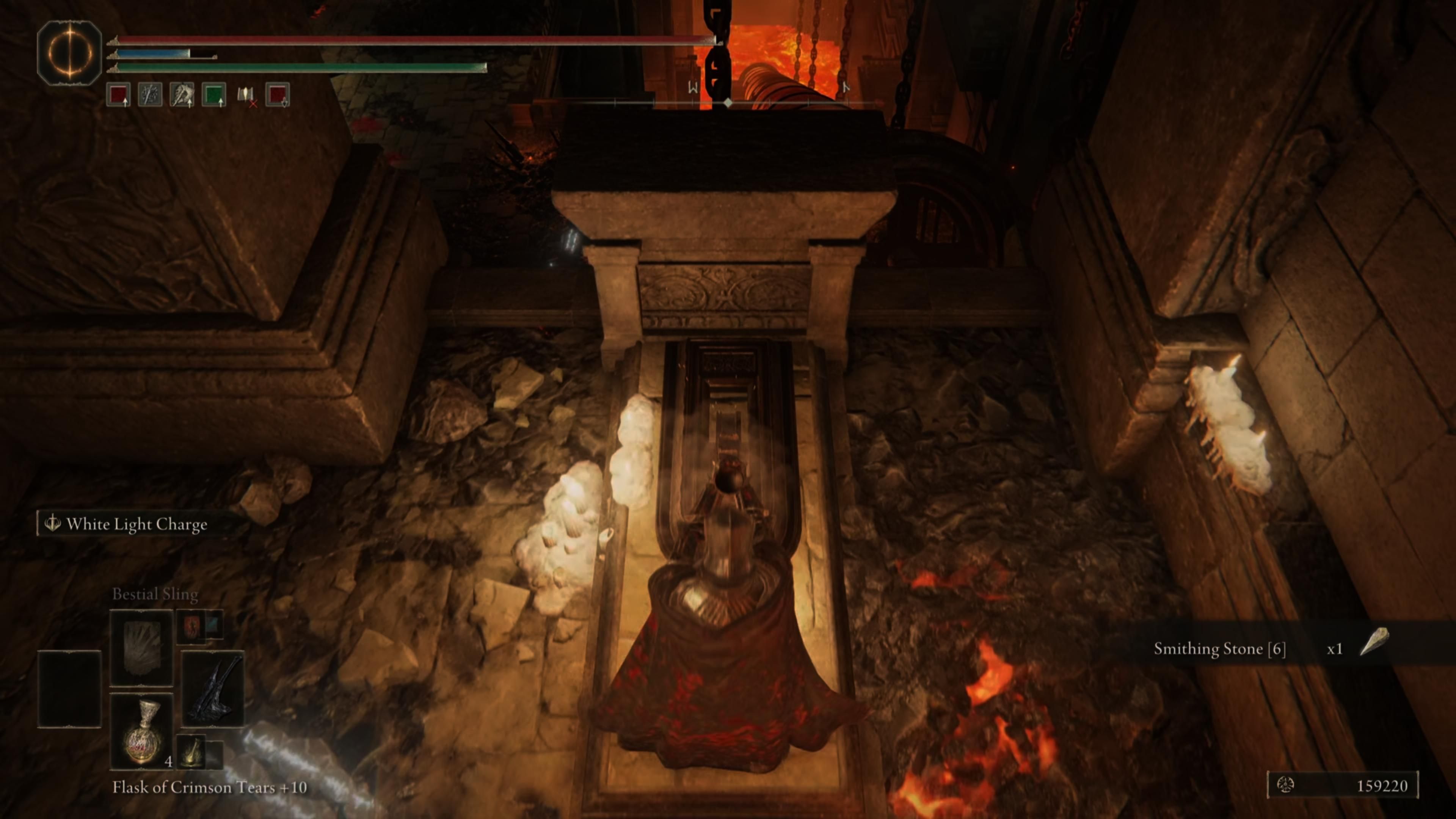
Task: Click the green buff icon with up arrow
Action: pos(213,94)
